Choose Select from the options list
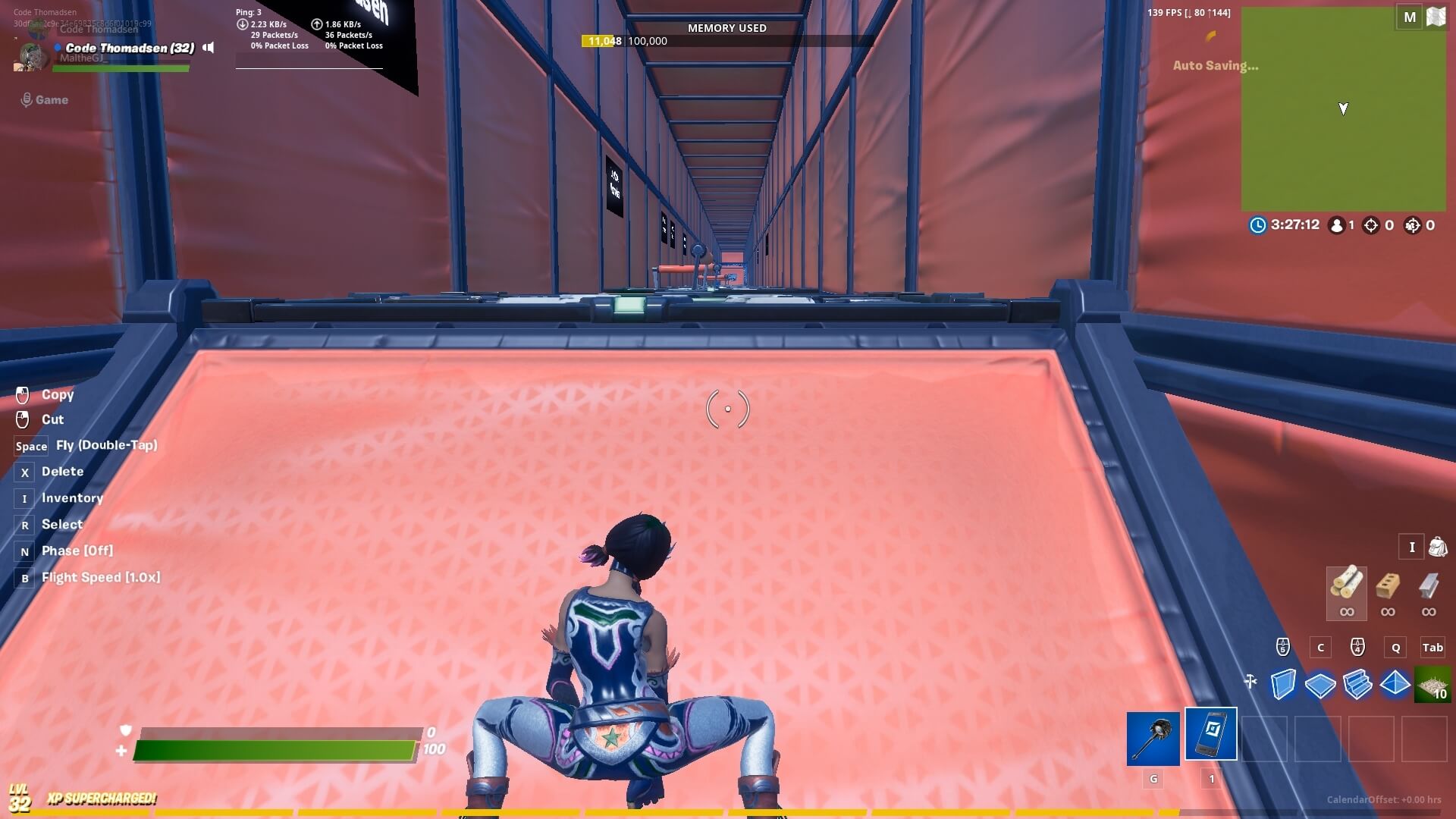 pos(63,524)
